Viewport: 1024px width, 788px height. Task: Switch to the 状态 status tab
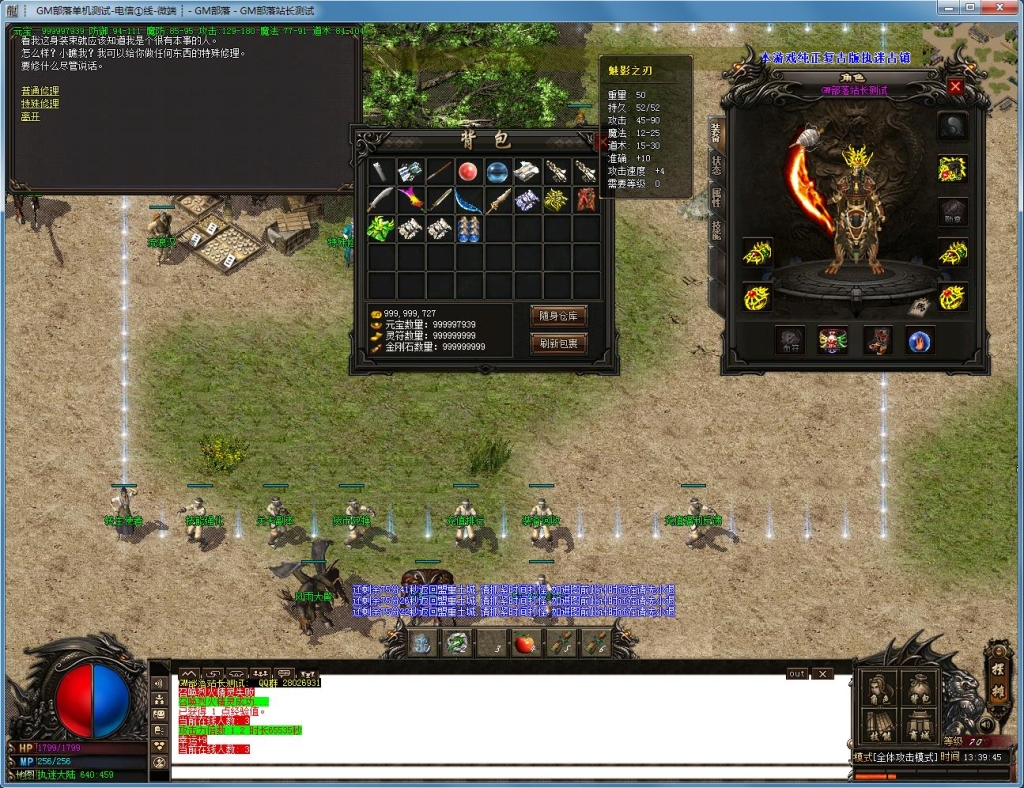coord(716,164)
